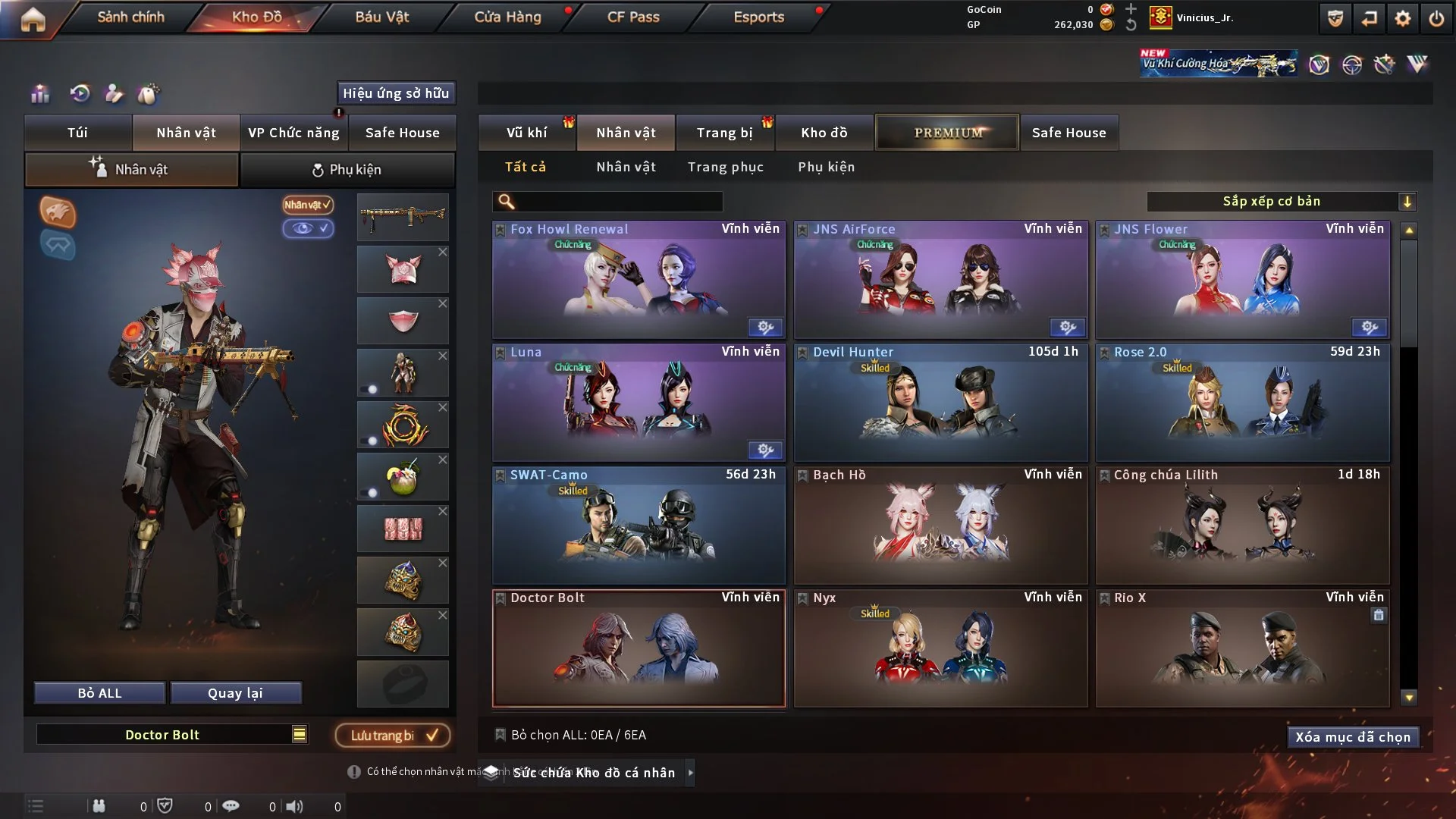Select the character preview icon with sparkles
The image size is (1456, 819).
[115, 94]
